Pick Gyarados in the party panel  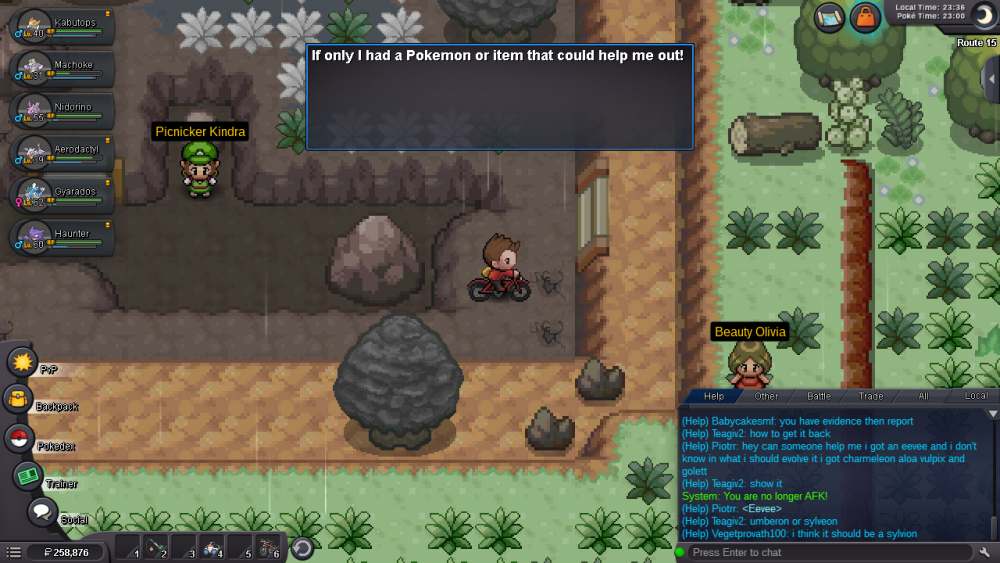coord(60,194)
